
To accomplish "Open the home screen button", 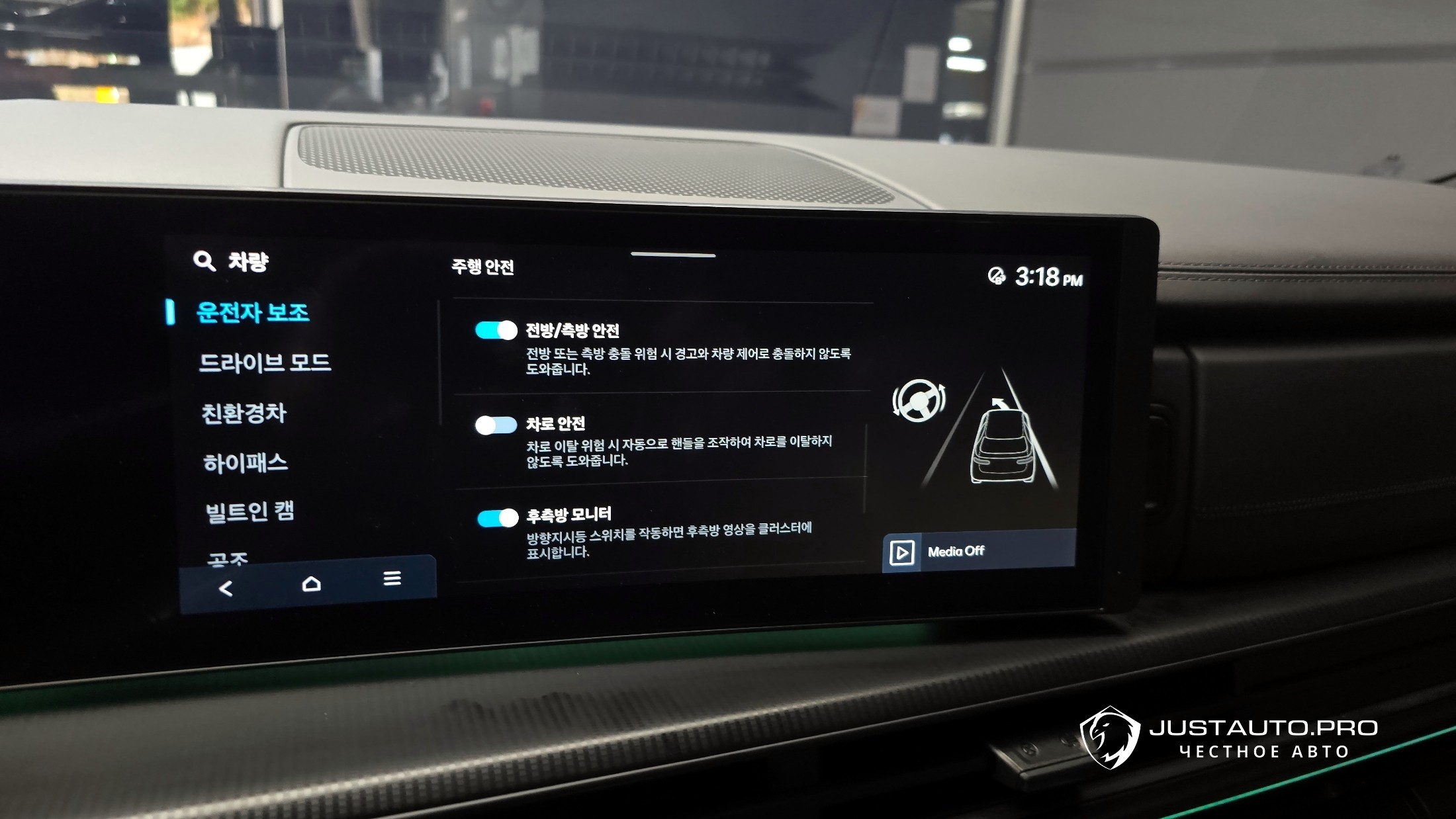I will point(311,583).
